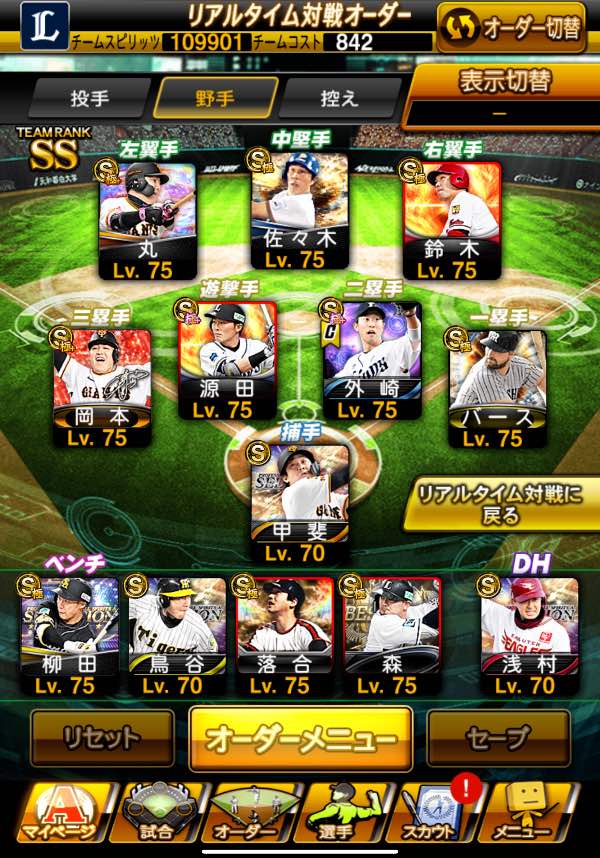Tap the オーダー切替 button
This screenshot has width=600, height=858.
[511, 27]
